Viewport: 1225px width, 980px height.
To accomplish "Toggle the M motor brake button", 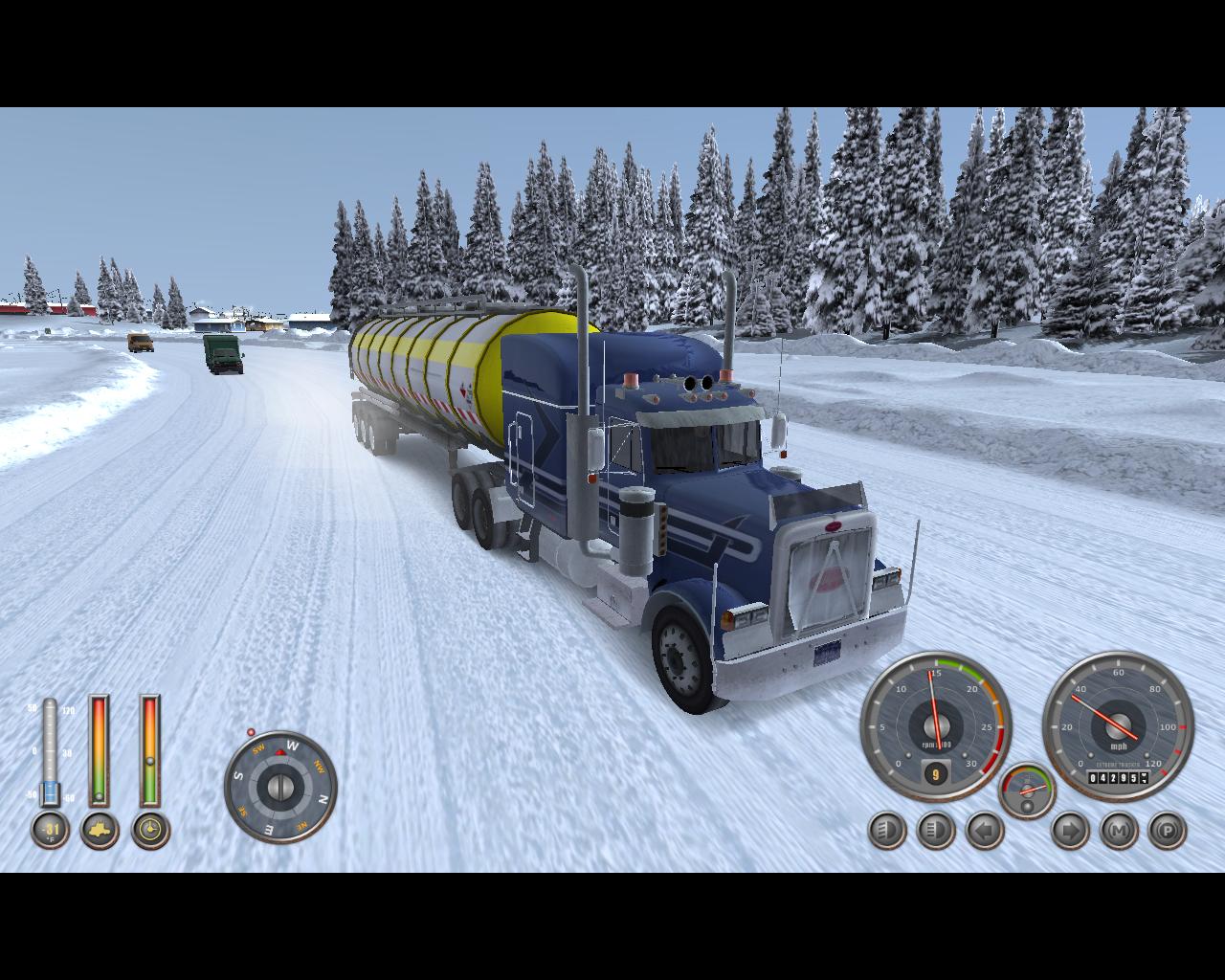I will (x=1119, y=830).
